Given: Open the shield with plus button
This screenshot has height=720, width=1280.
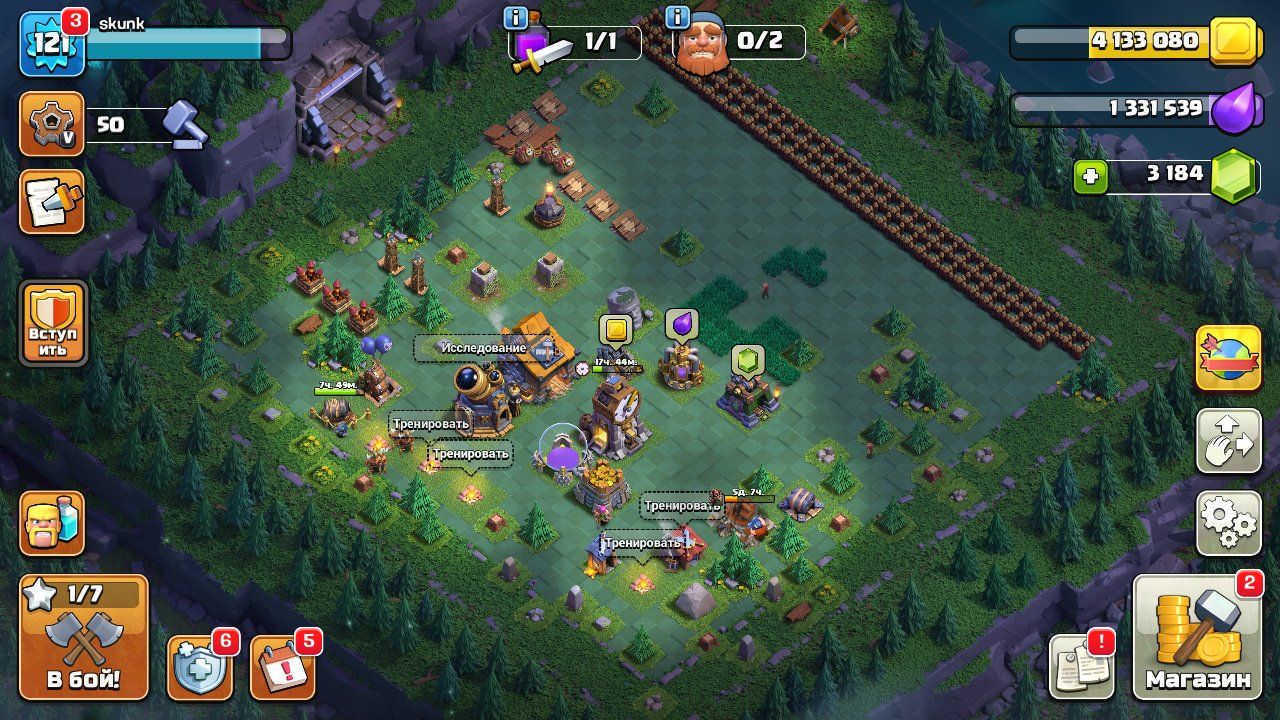Looking at the screenshot, I should (199, 667).
